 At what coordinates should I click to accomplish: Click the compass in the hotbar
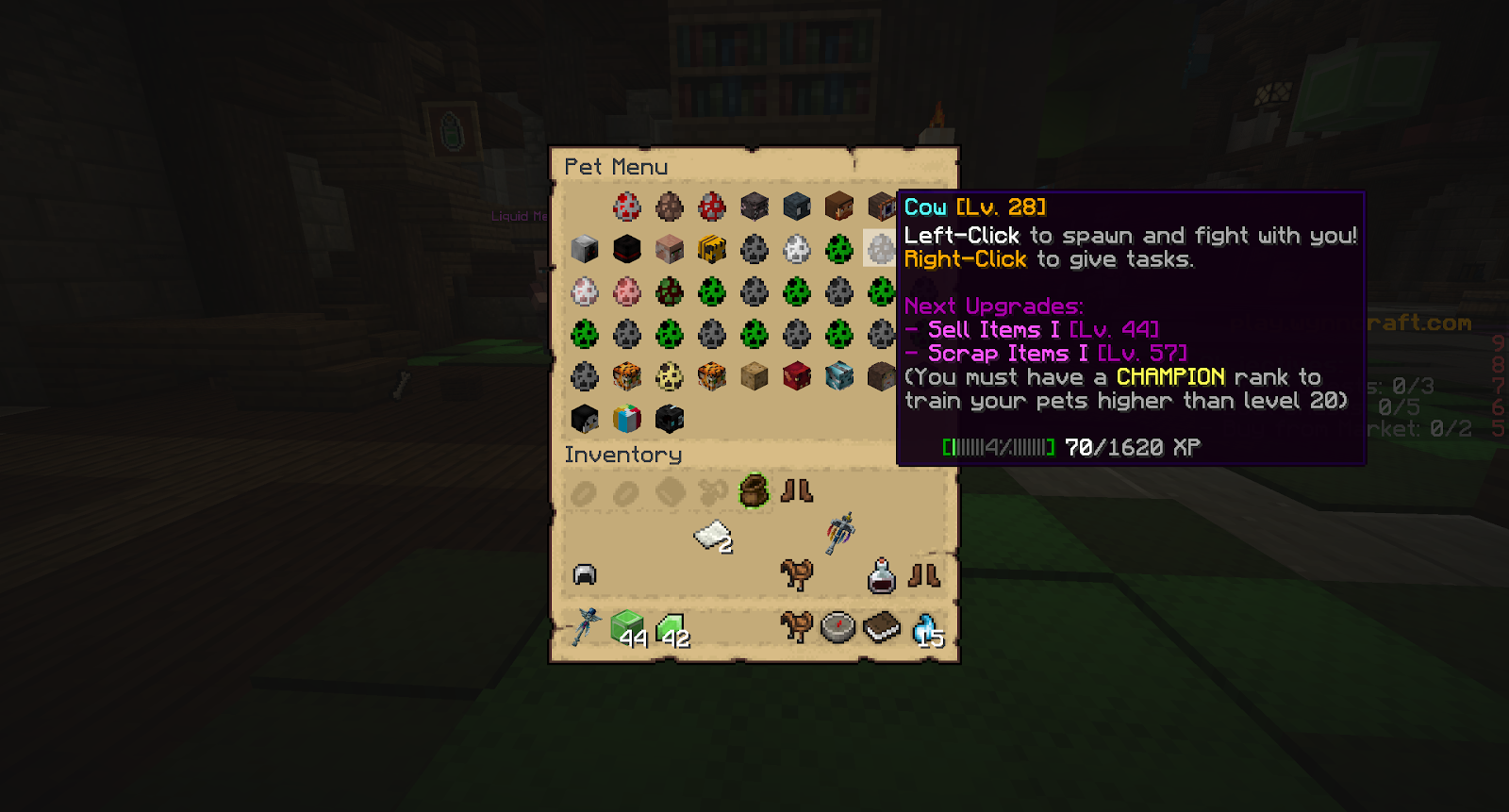click(838, 627)
